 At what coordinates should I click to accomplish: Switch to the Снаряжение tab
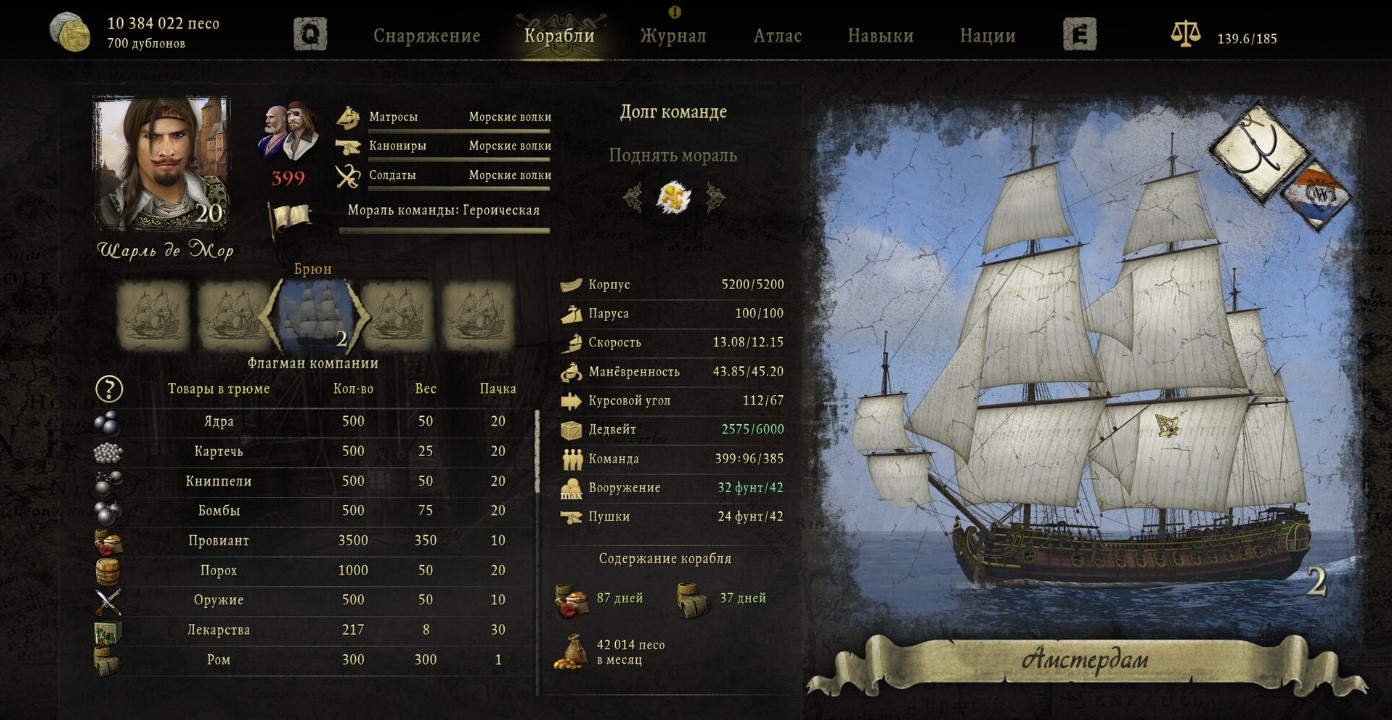[427, 36]
